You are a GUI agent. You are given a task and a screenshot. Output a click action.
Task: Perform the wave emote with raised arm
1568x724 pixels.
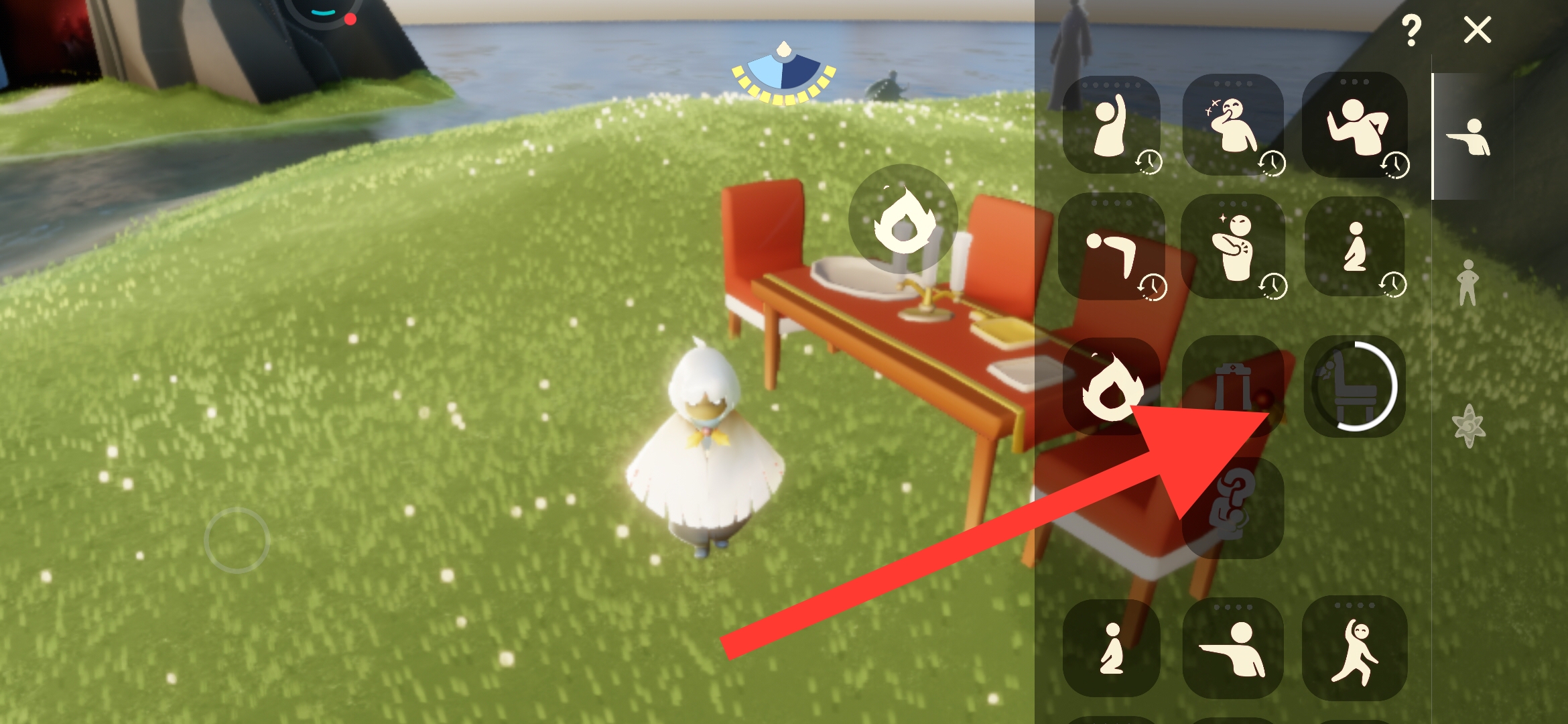click(x=1112, y=125)
